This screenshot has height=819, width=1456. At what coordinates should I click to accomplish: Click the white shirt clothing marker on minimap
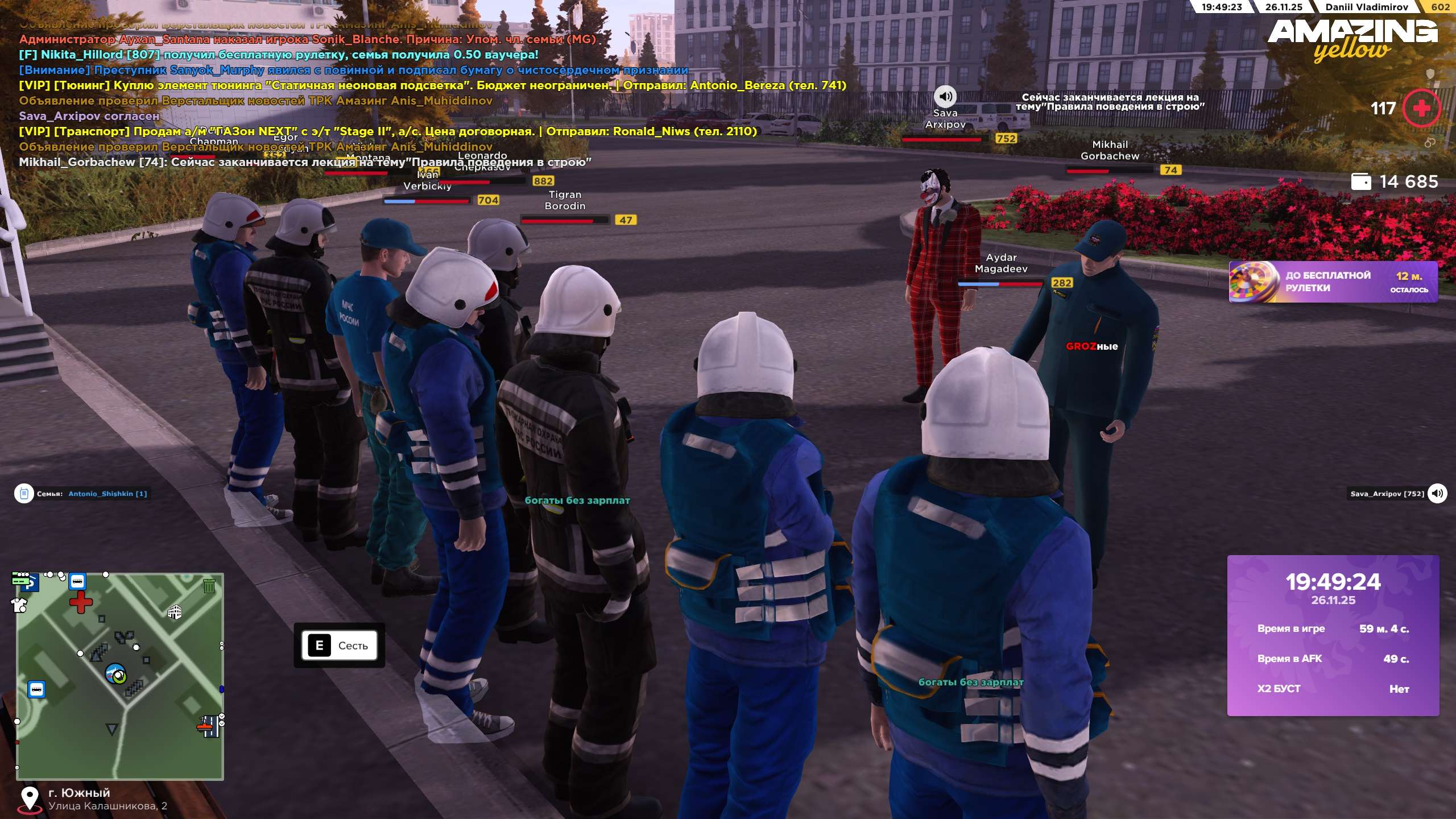(19, 605)
